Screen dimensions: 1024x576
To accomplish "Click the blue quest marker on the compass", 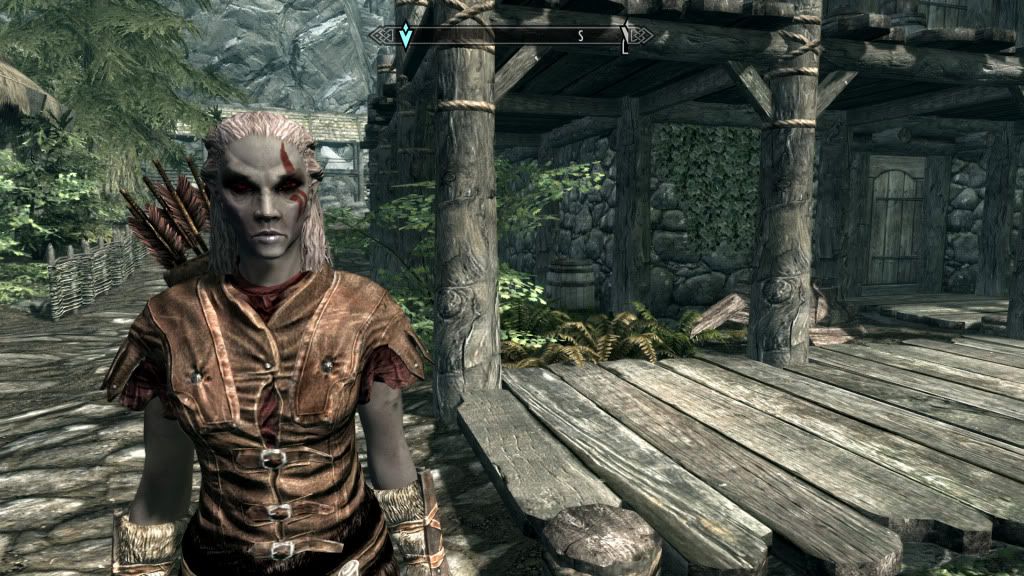I will click(x=405, y=35).
